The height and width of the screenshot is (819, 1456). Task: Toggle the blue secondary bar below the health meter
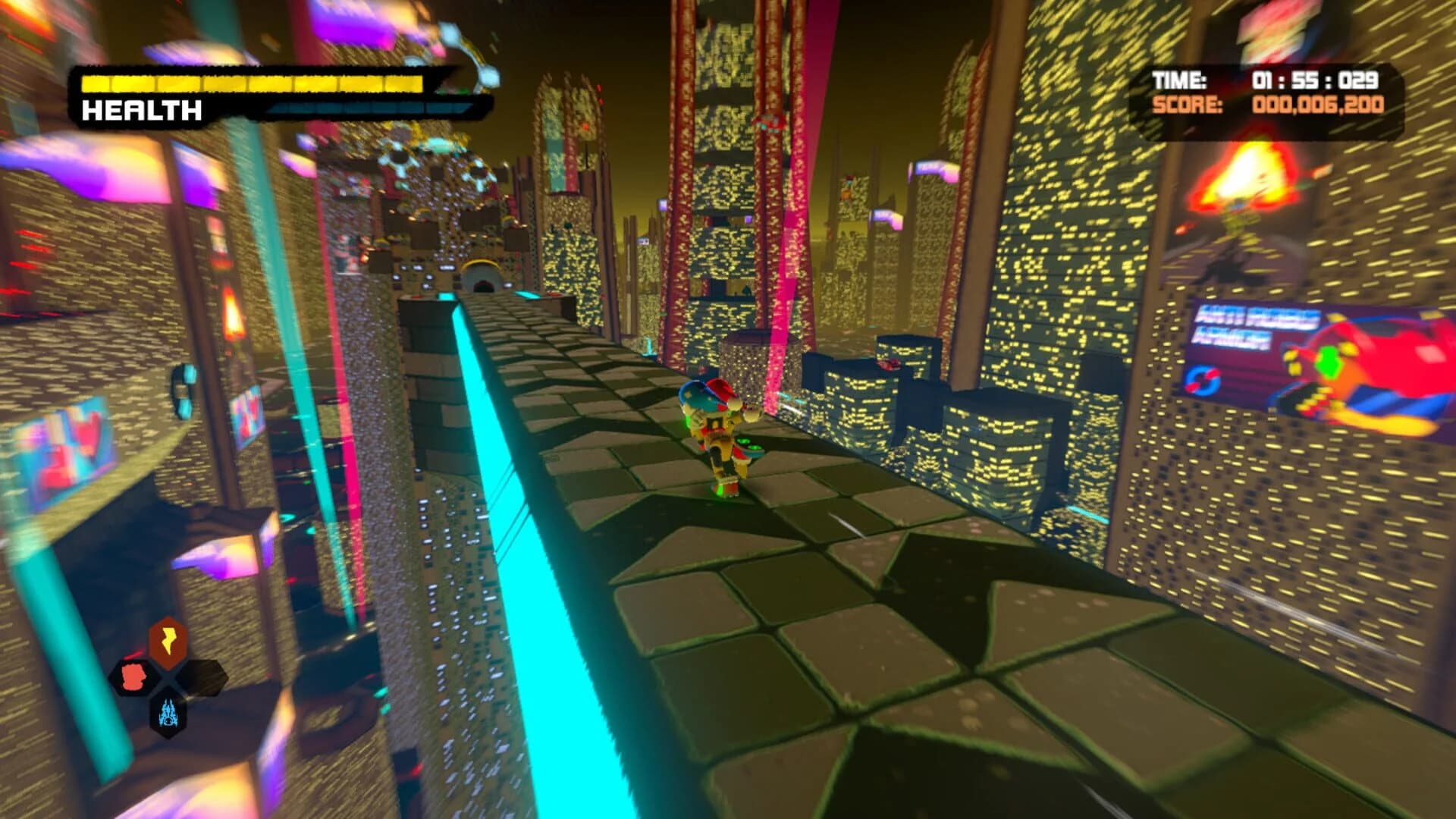click(364, 106)
